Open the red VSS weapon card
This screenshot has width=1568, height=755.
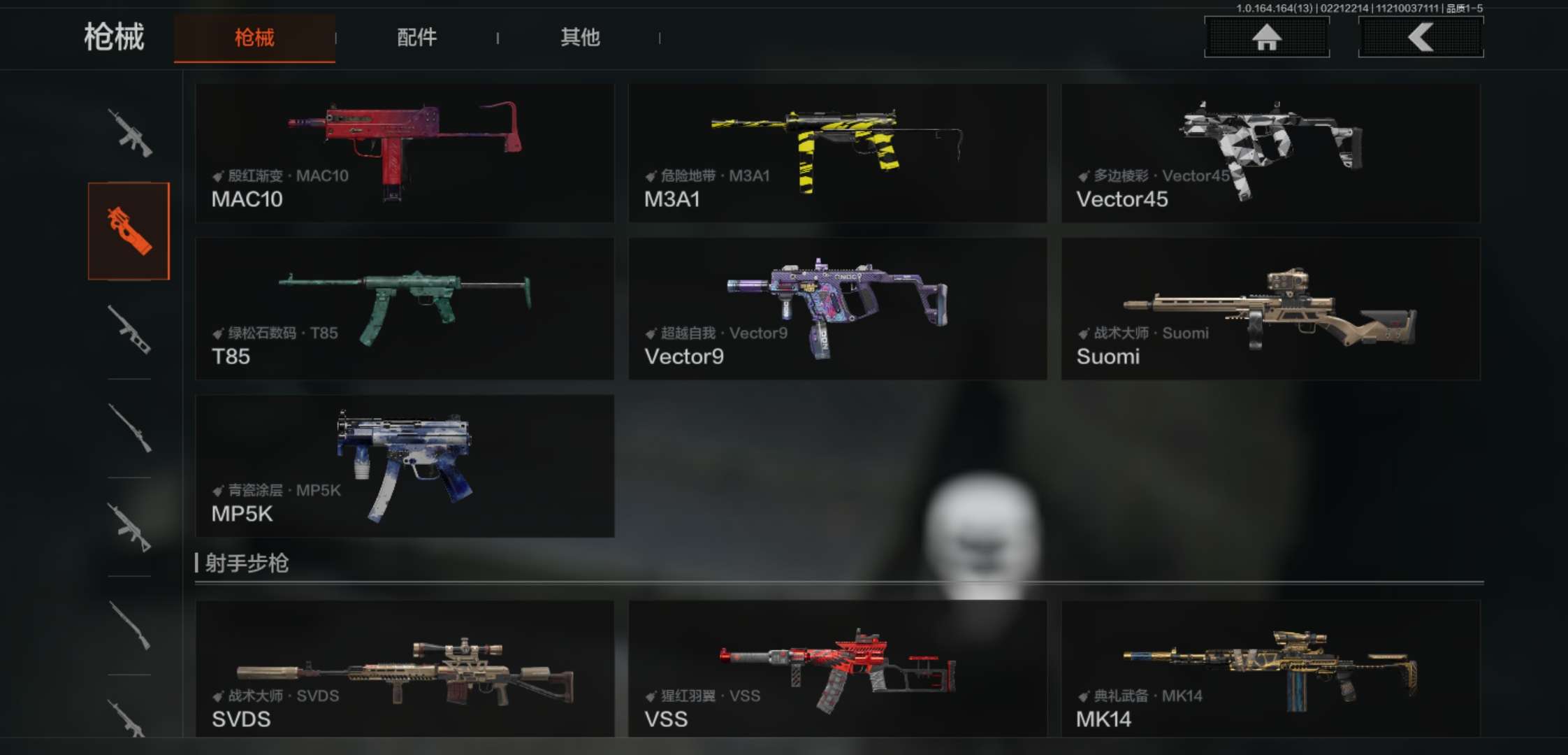(x=837, y=668)
